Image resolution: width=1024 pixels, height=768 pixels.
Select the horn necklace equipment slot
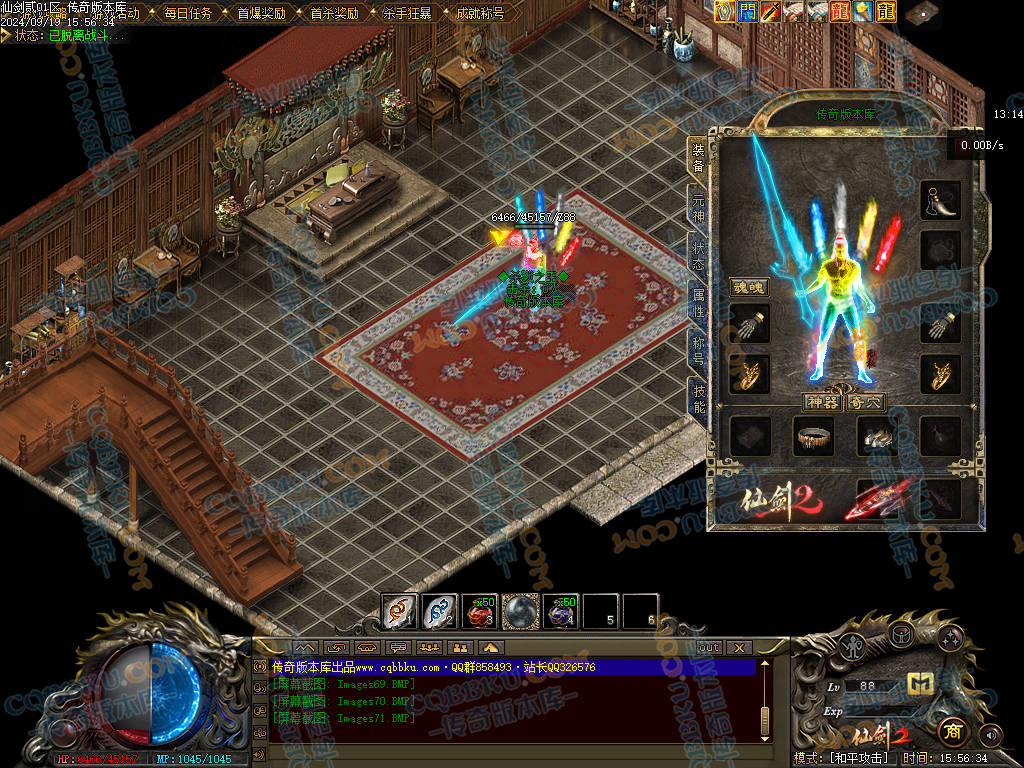[x=940, y=200]
